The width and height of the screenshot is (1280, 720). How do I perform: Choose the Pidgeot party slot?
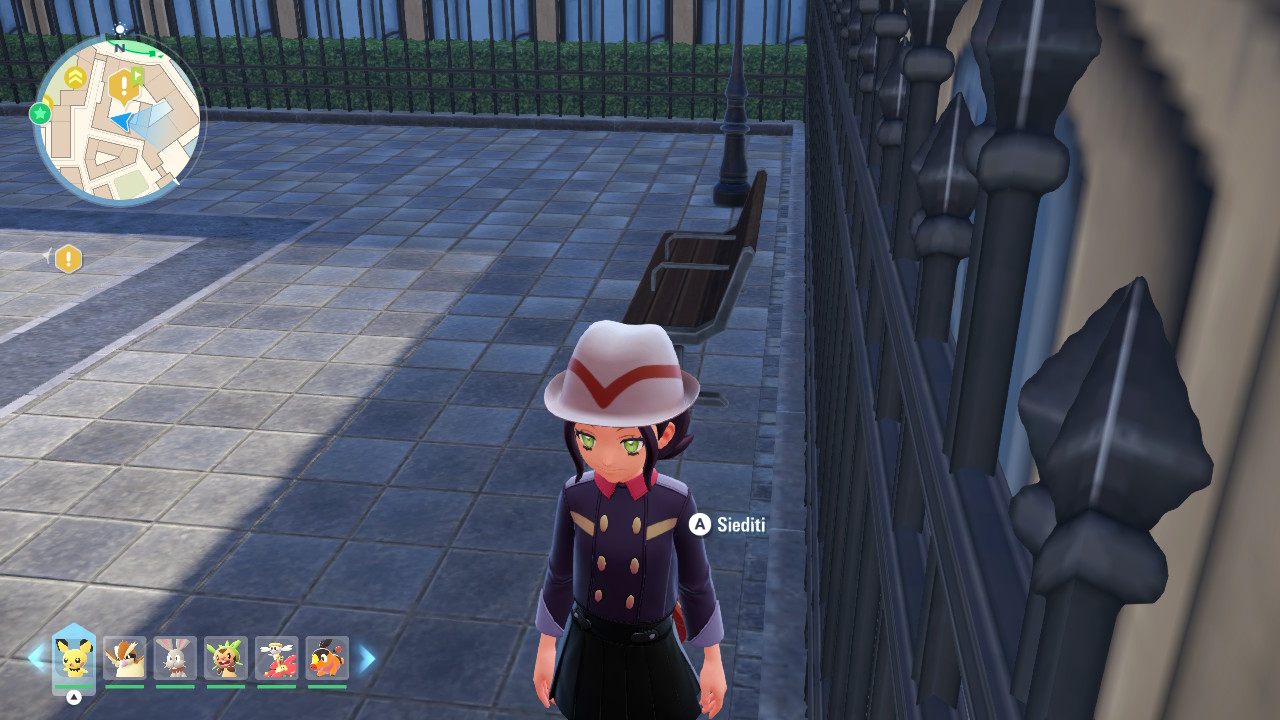tap(124, 658)
